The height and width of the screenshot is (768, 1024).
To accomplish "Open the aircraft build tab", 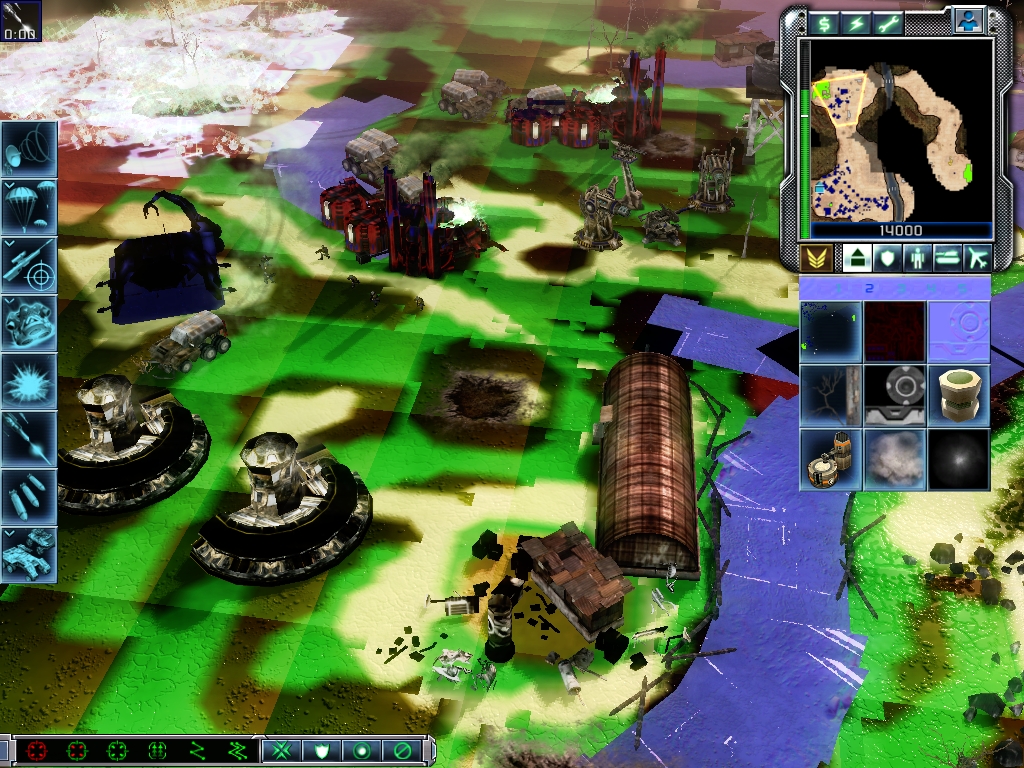I will pyautogui.click(x=977, y=258).
